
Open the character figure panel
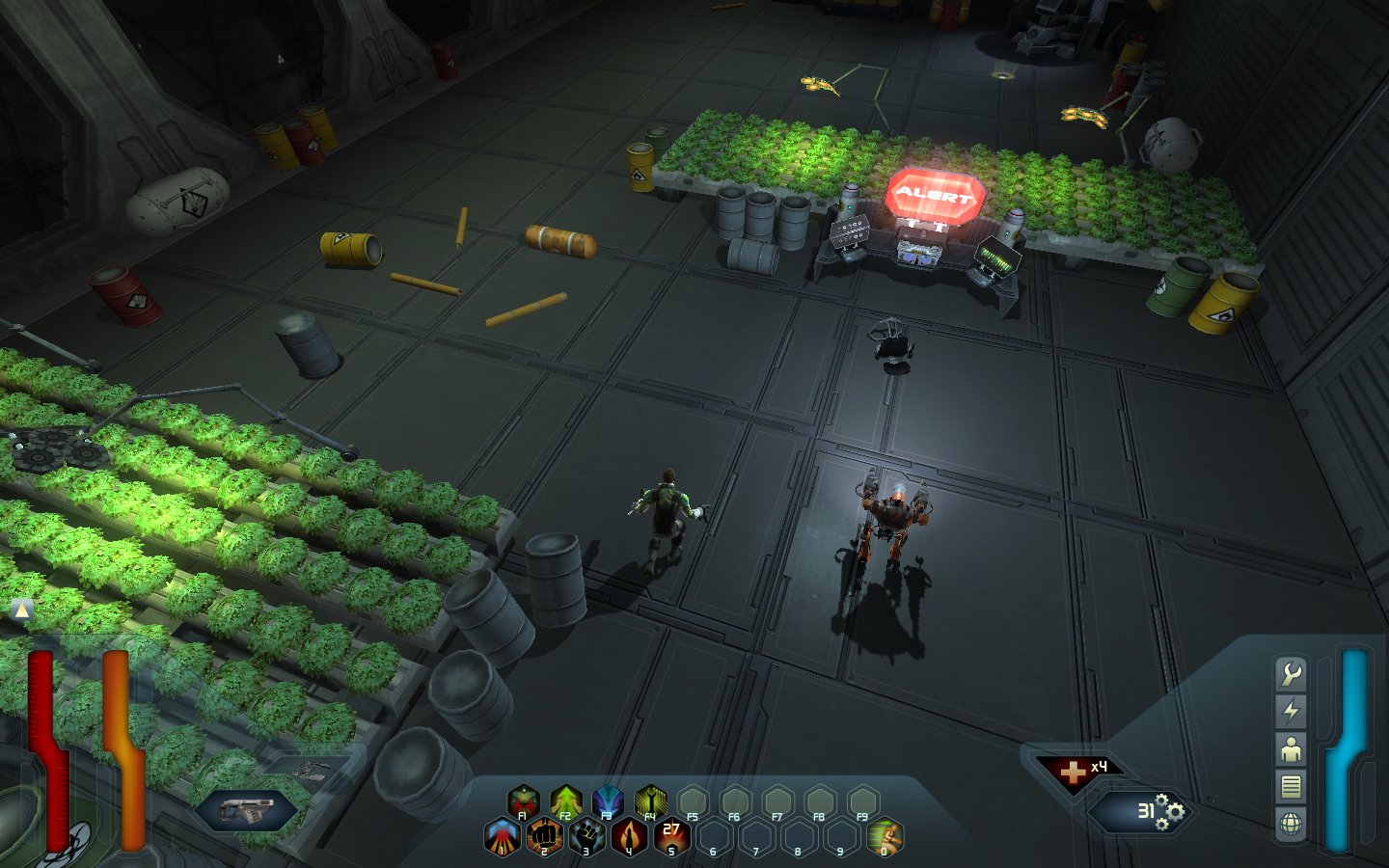1291,749
